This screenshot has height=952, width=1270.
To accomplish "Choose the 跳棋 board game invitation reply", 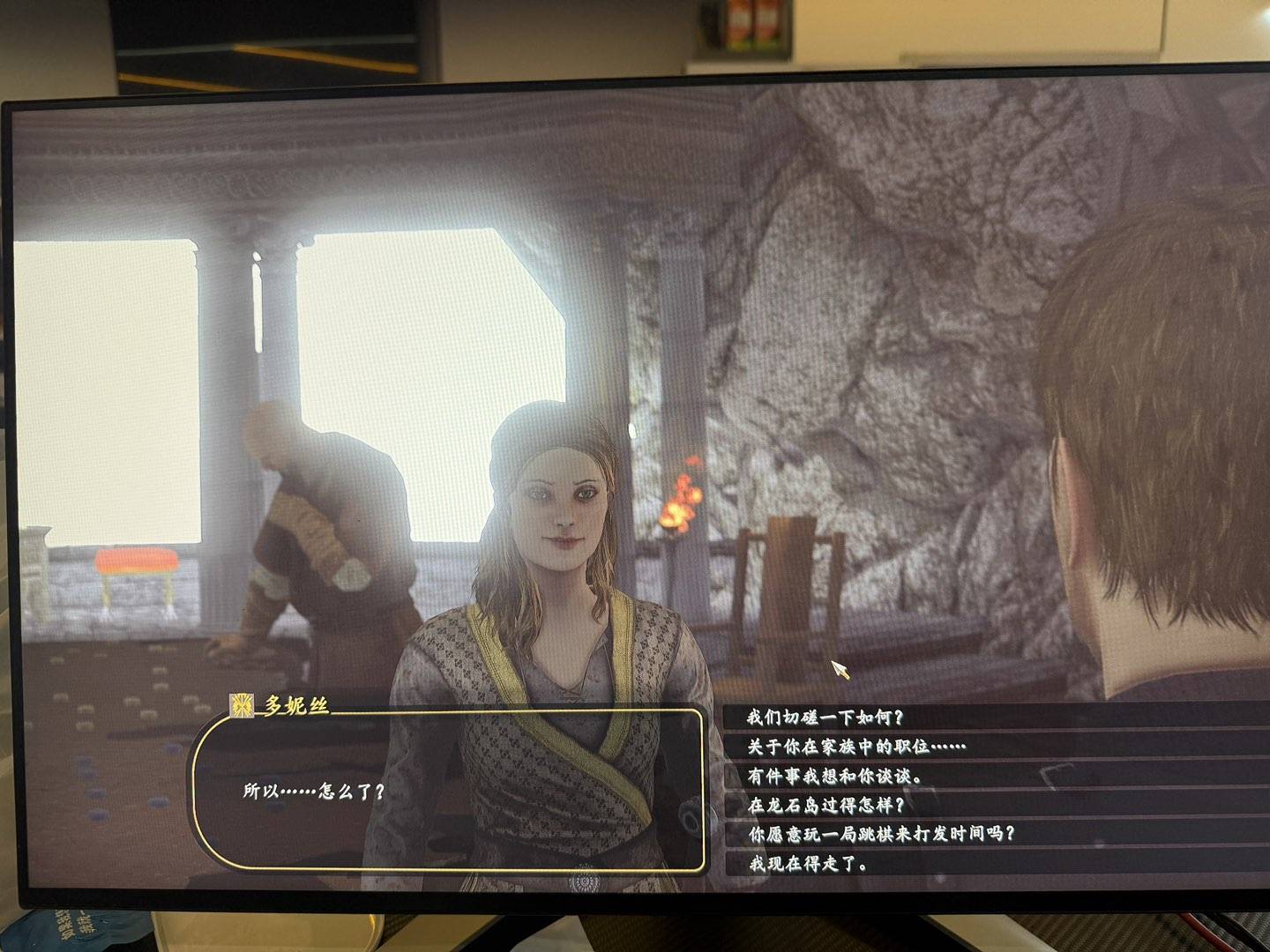I will 881,833.
